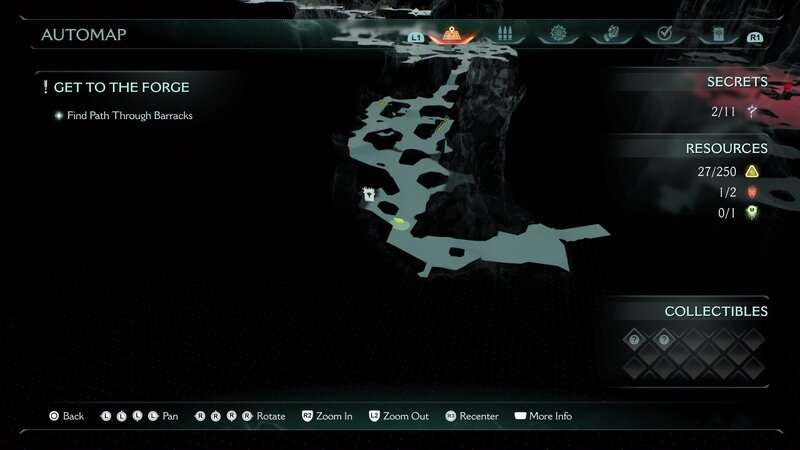Open the Collectibles panel
This screenshot has width=800, height=450.
point(716,311)
